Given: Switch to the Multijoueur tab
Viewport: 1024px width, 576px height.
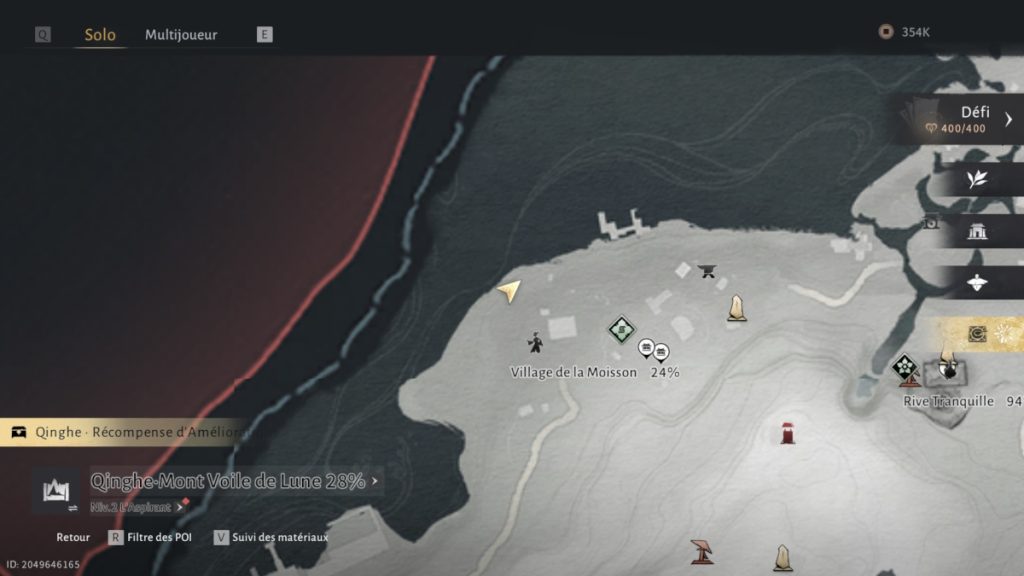Looking at the screenshot, I should [181, 35].
